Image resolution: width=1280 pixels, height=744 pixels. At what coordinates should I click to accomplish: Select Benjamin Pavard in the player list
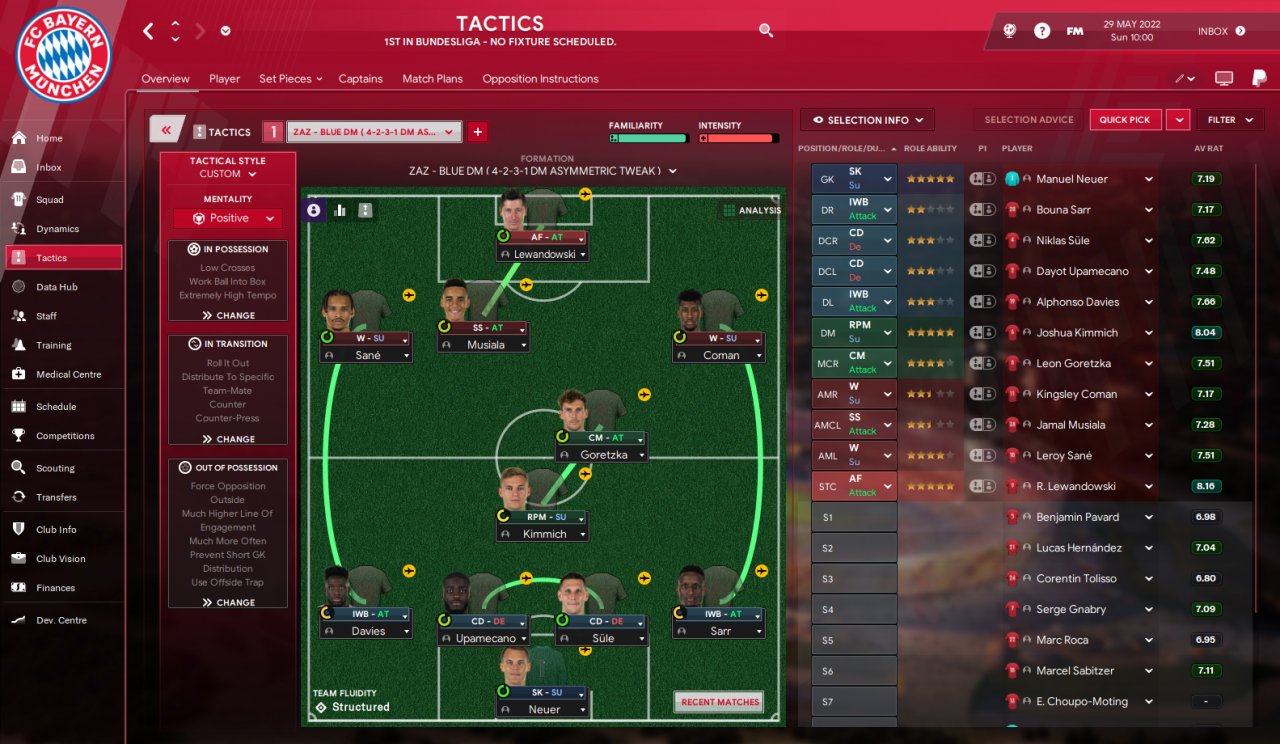click(1076, 517)
